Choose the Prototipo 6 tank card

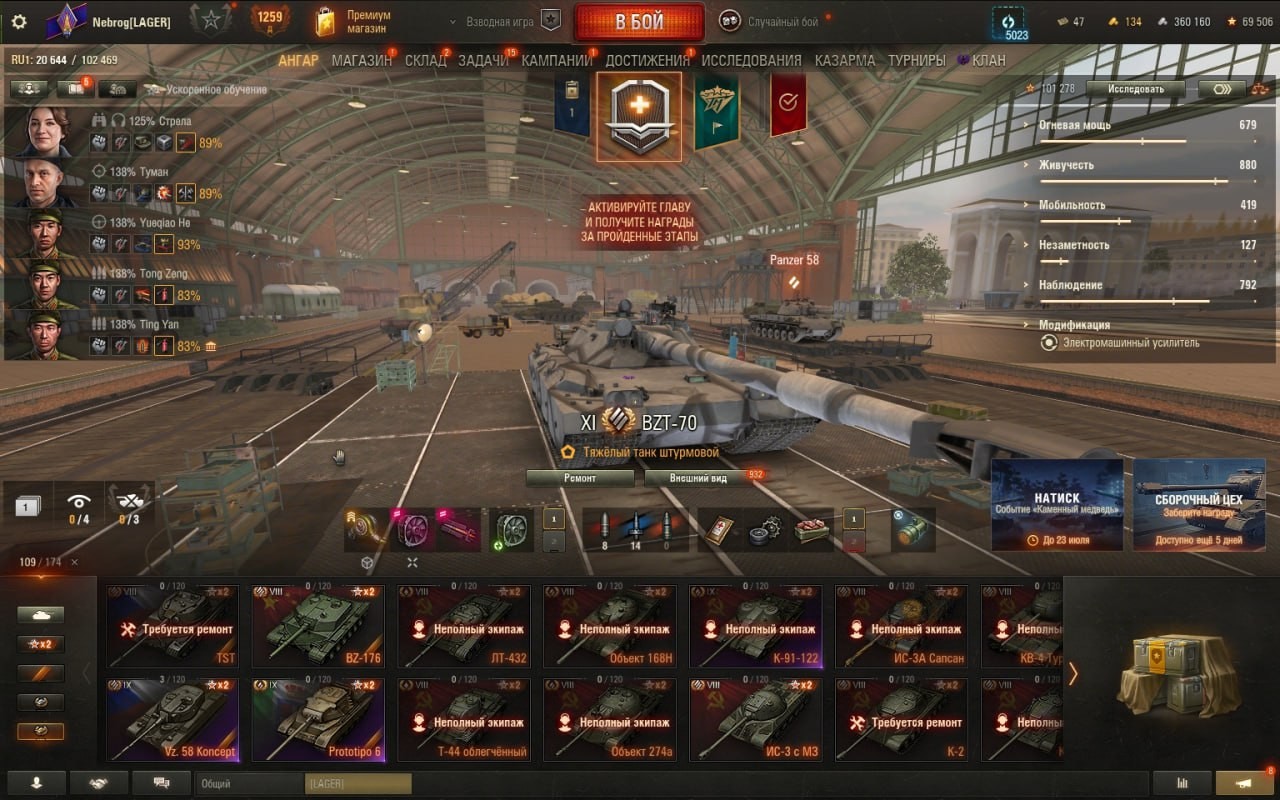[316, 720]
